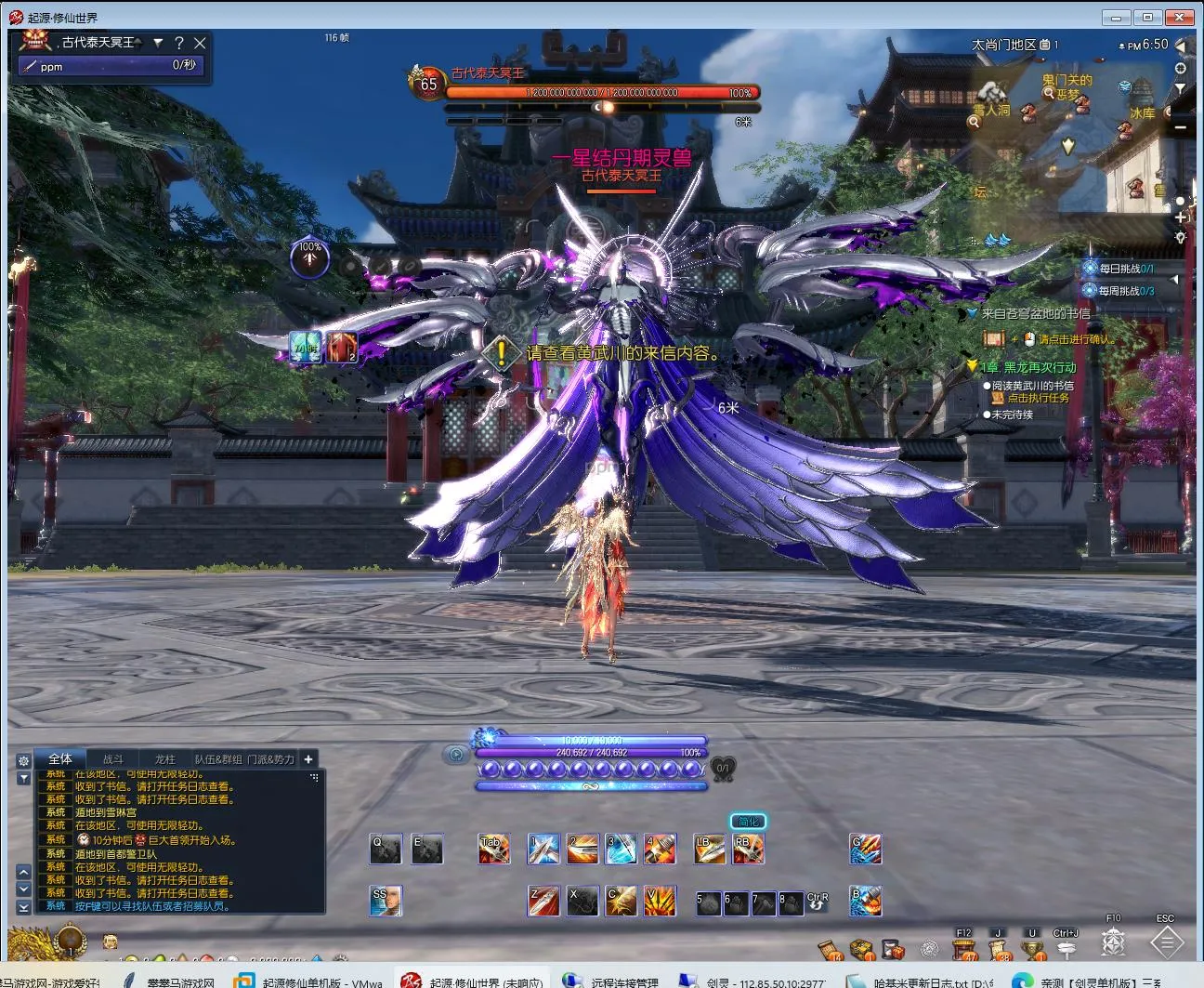The width and height of the screenshot is (1204, 988).
Task: Close the ppm damage meter panel
Action: (x=200, y=43)
